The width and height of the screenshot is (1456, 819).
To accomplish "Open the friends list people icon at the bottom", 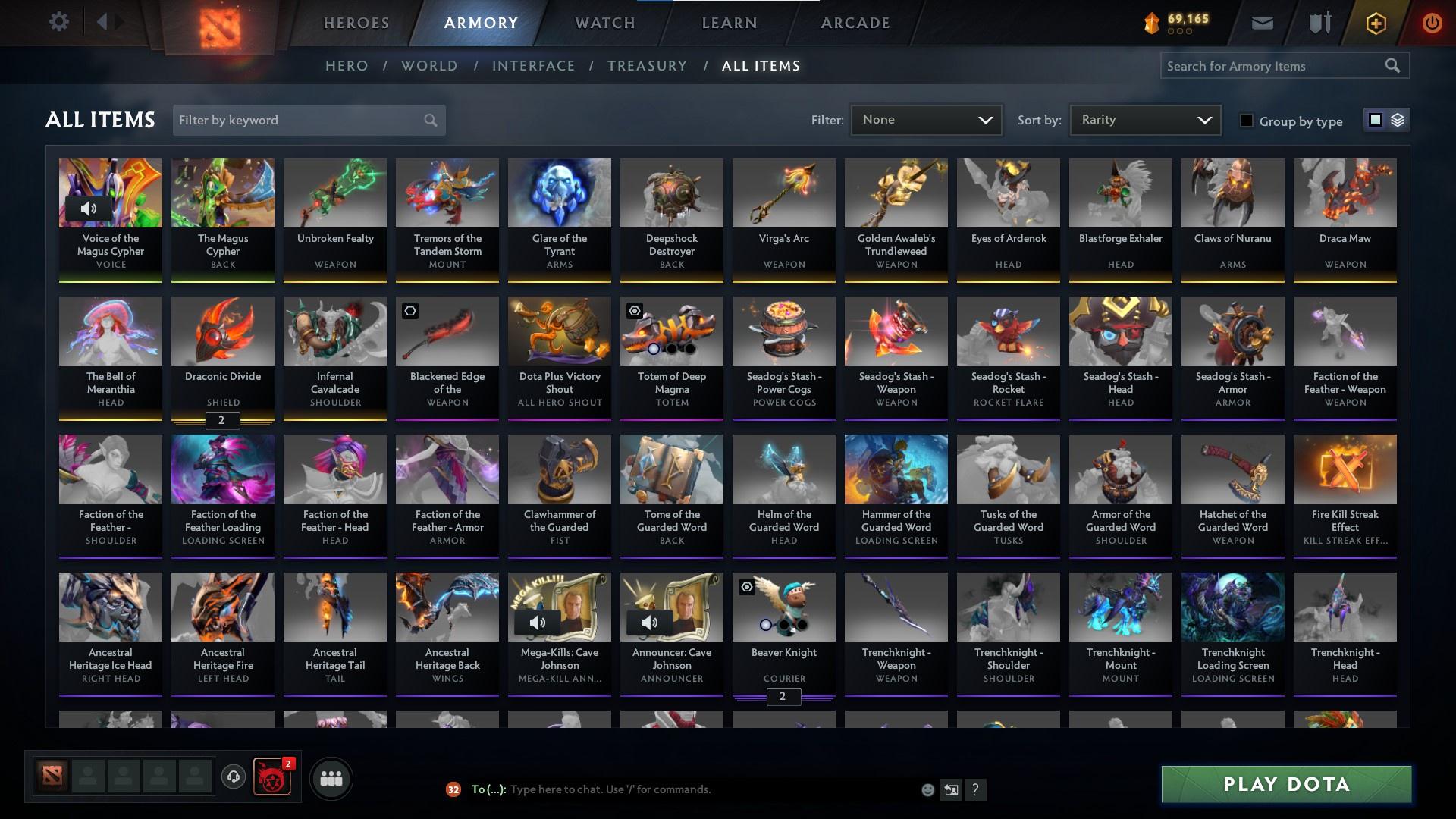I will 330,777.
